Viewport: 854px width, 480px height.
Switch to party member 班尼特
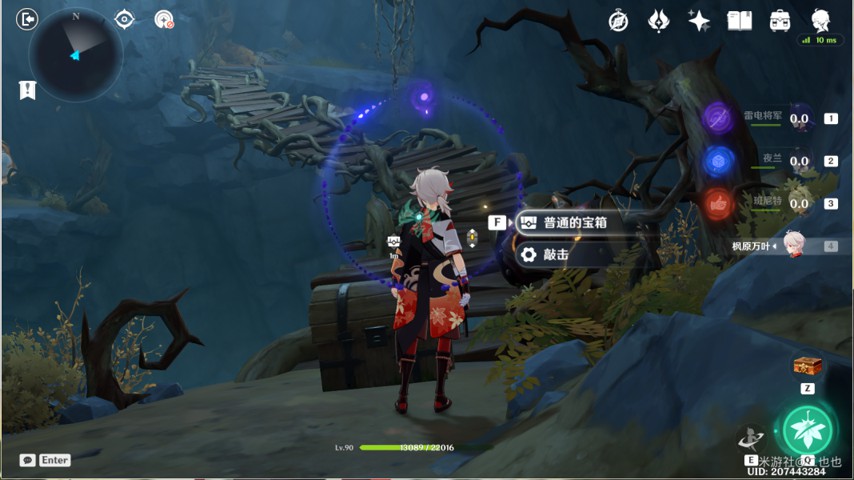719,203
